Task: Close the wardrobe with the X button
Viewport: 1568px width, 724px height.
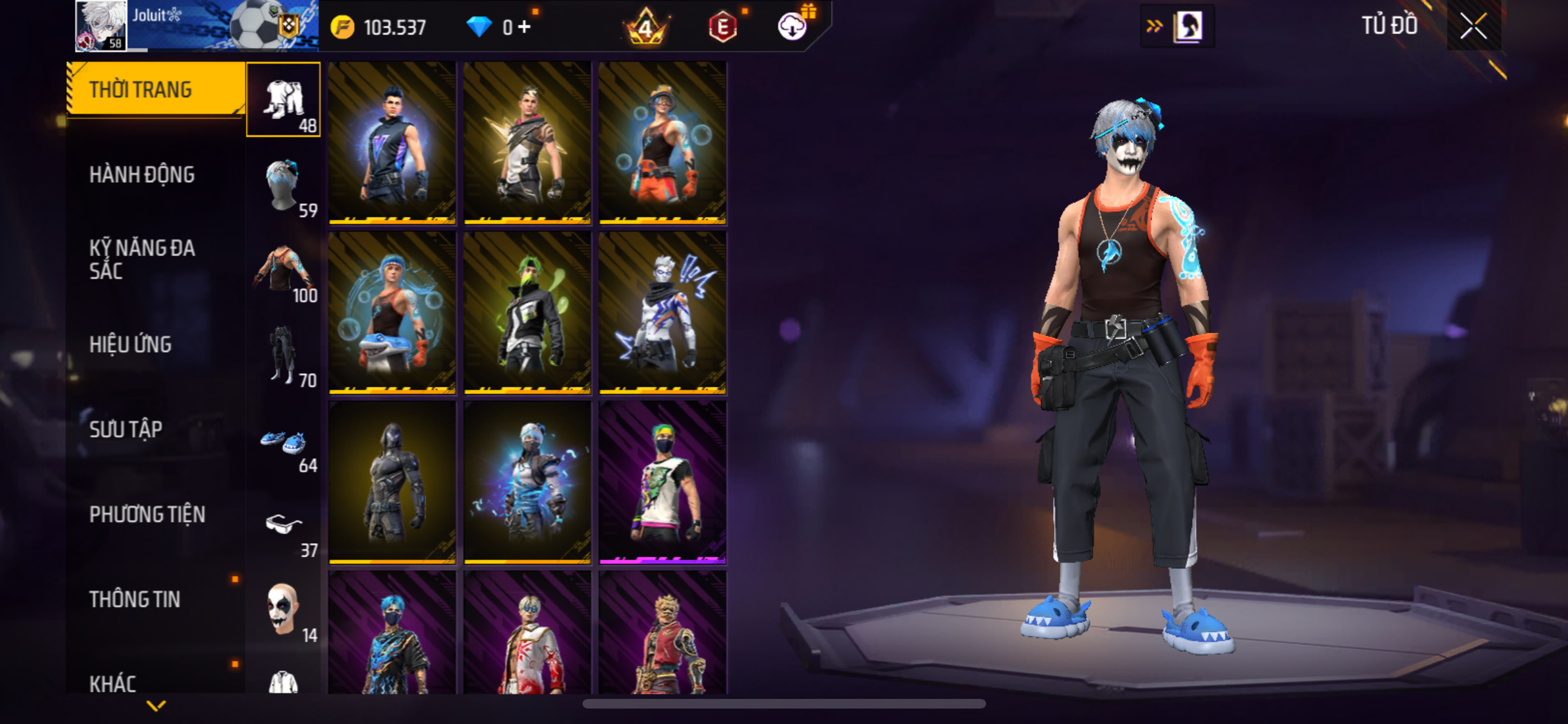Action: point(1473,27)
